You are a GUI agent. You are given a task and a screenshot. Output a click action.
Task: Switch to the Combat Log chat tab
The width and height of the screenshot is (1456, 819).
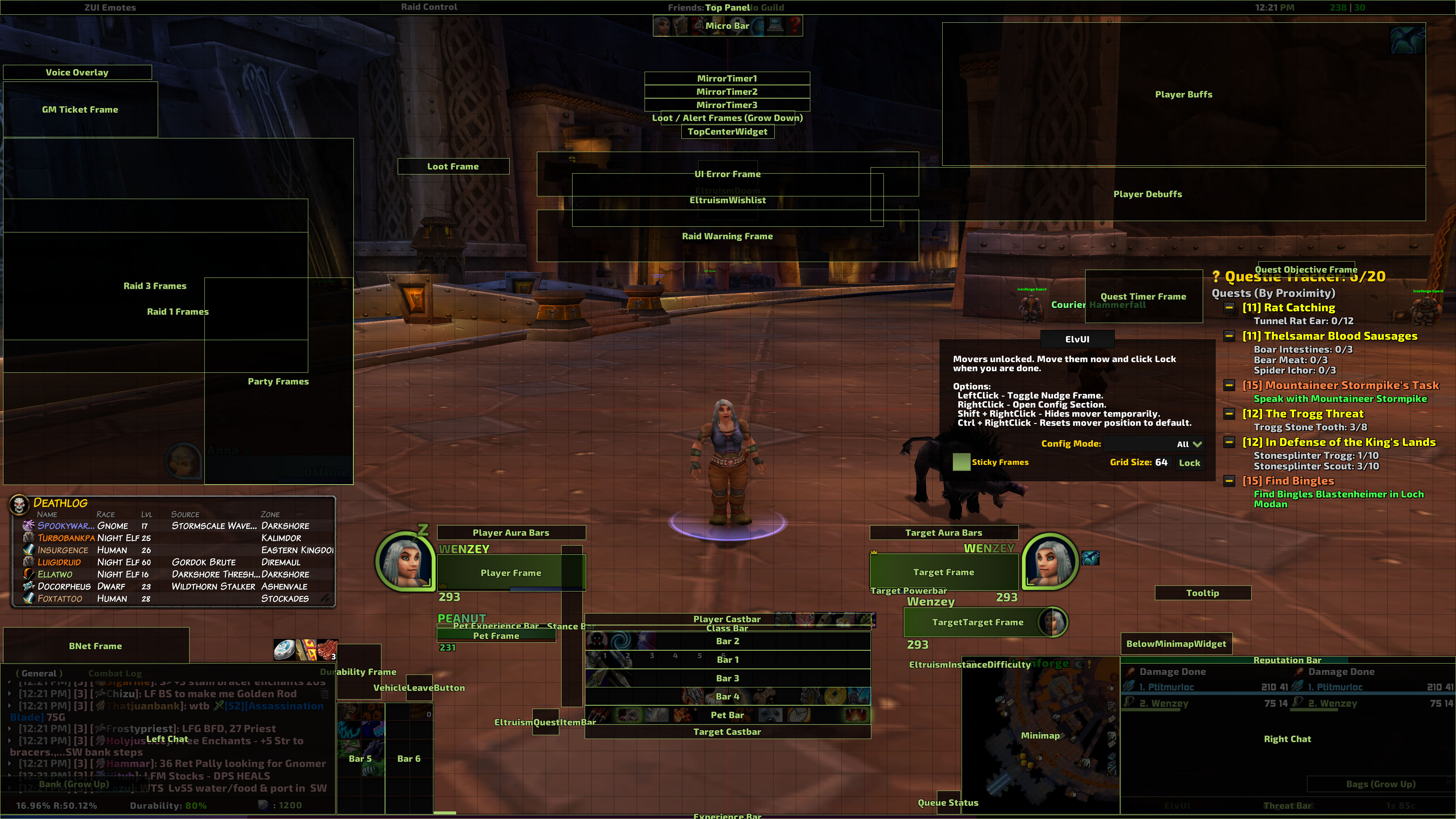click(115, 673)
